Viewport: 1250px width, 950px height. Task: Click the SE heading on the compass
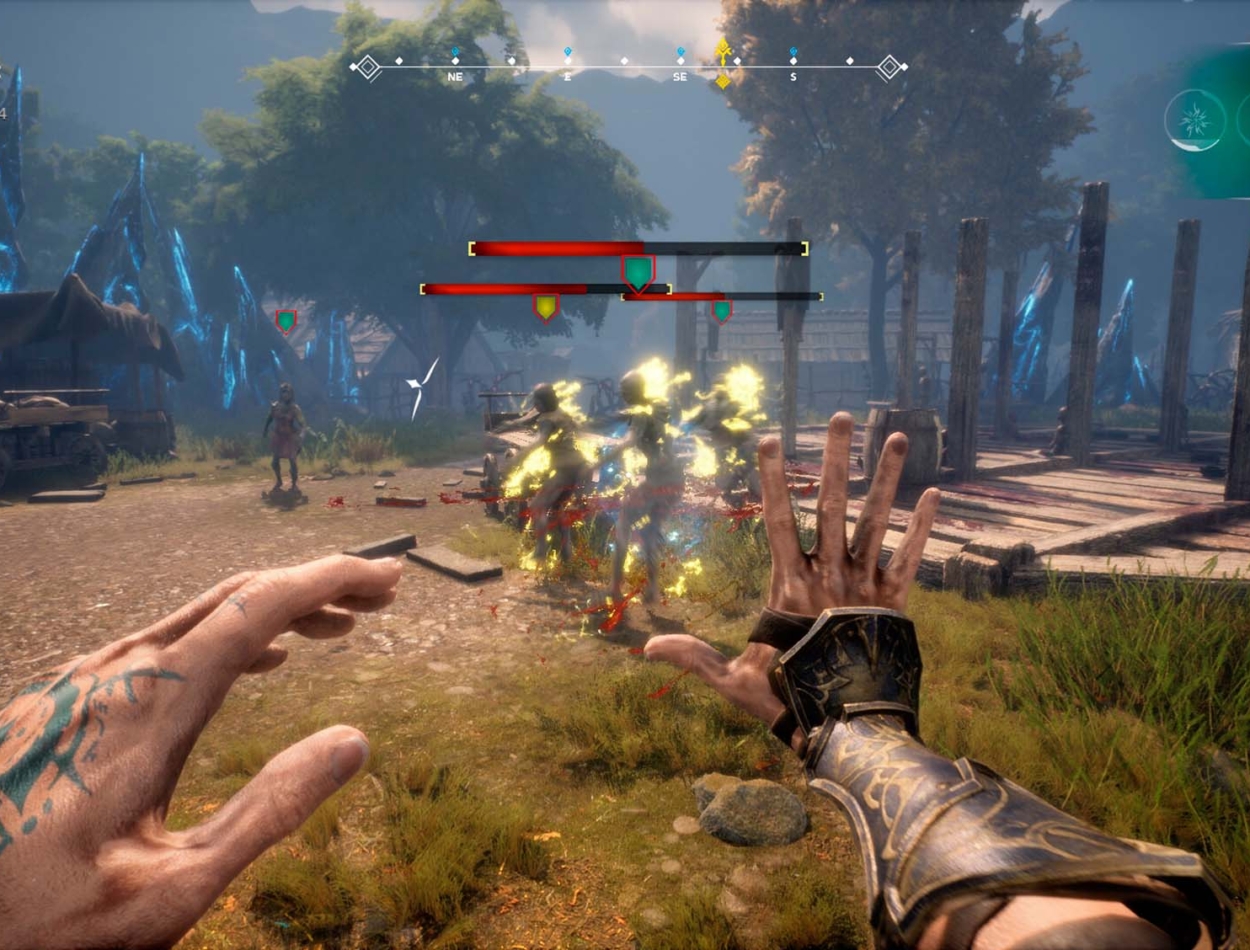click(x=680, y=76)
